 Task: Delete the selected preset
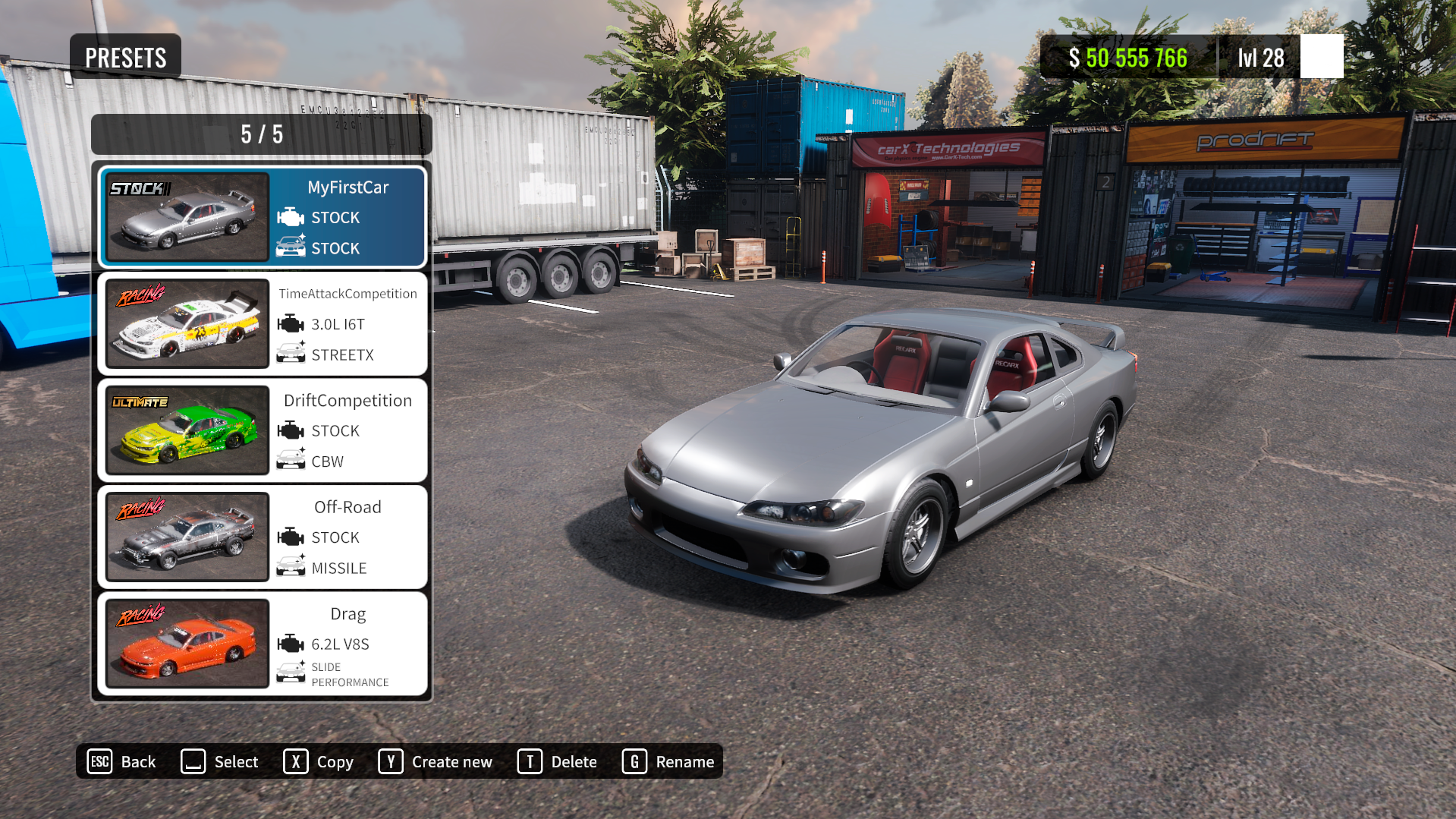click(558, 761)
